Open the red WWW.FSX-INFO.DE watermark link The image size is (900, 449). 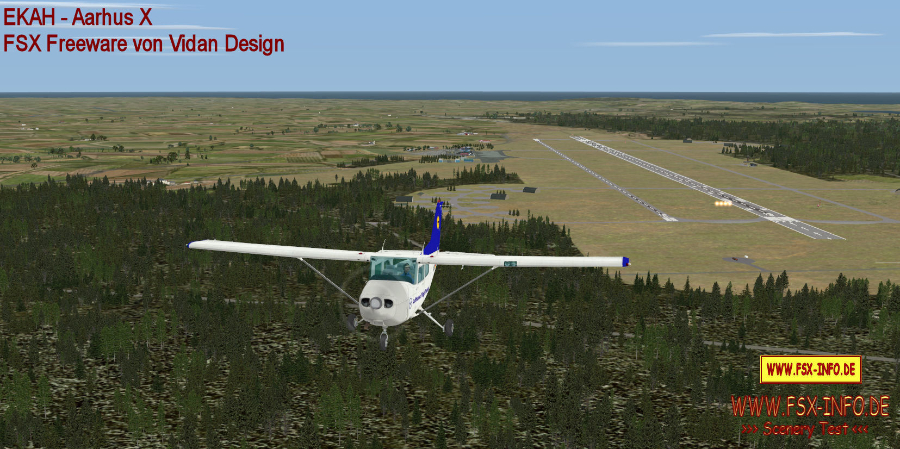[809, 406]
